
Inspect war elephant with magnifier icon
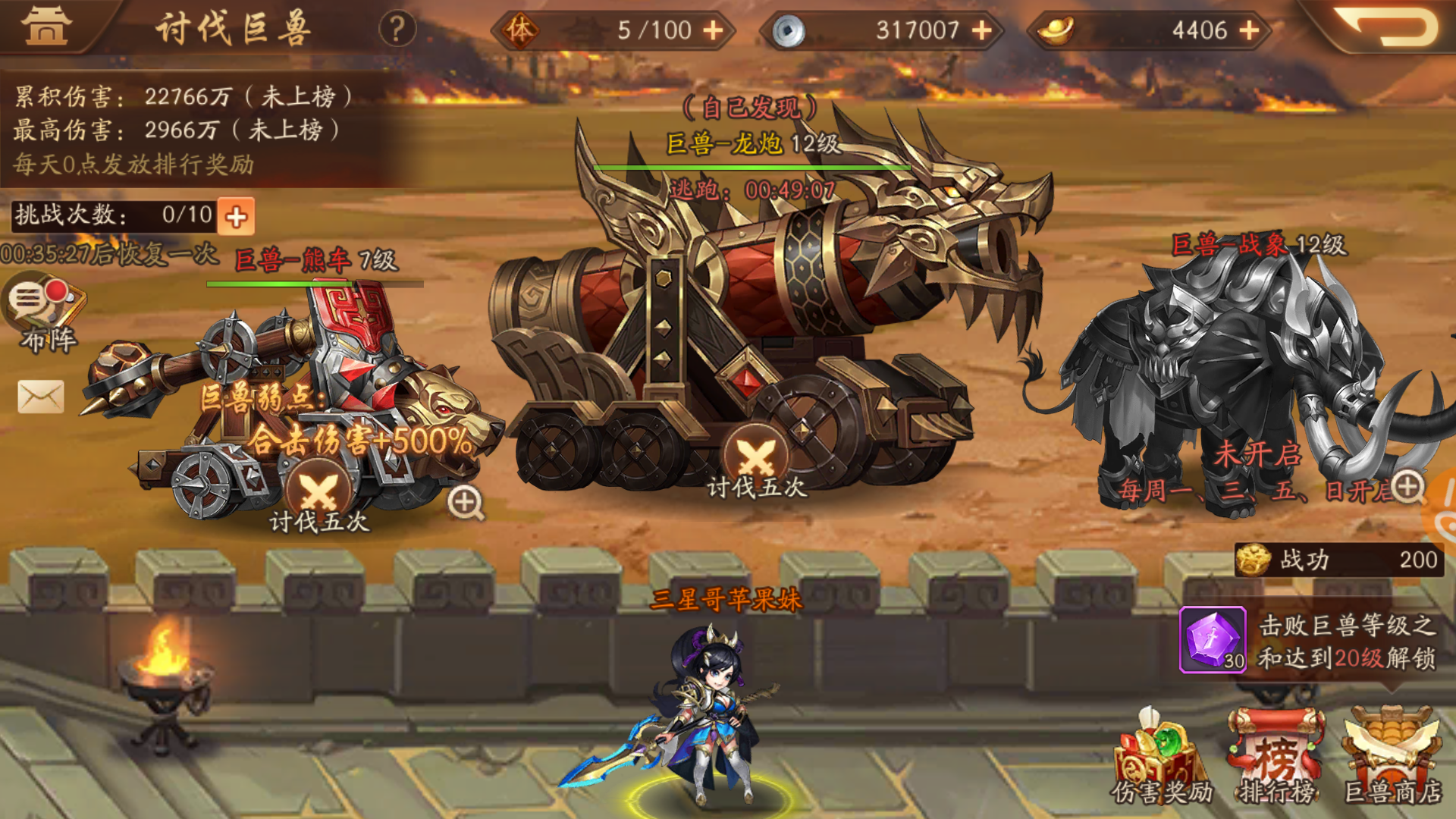[x=1407, y=487]
